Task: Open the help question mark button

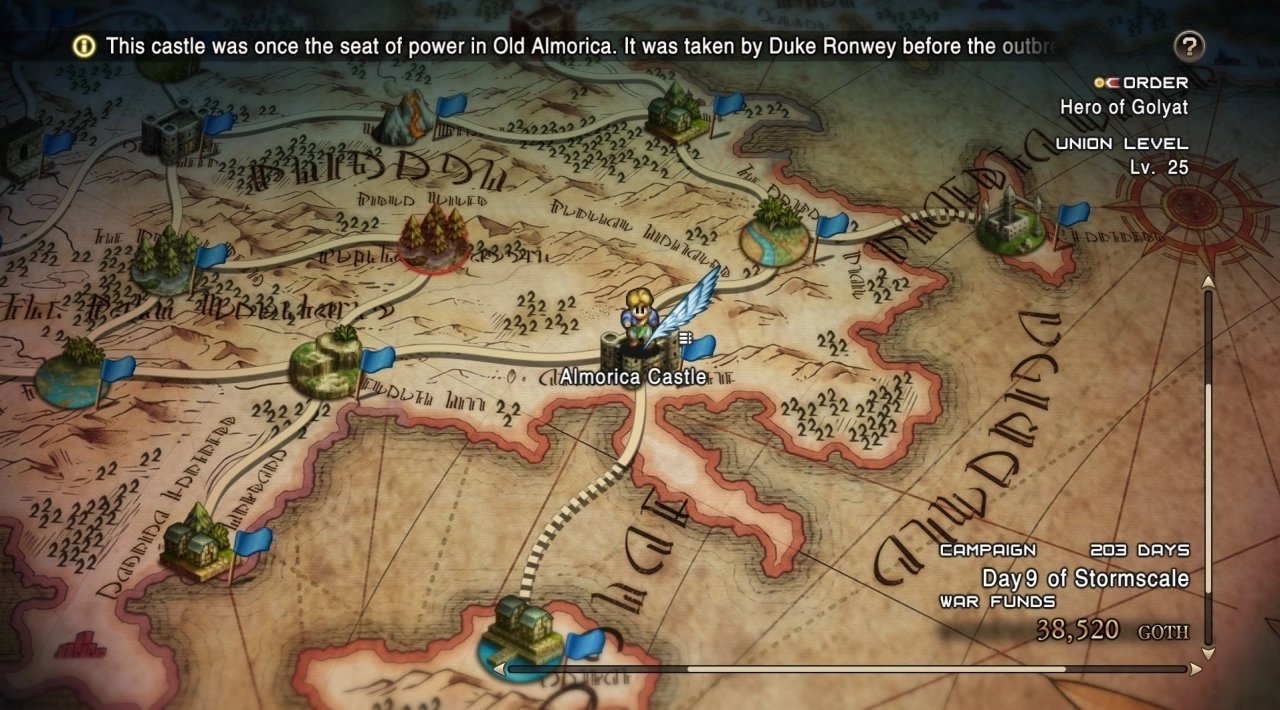Action: (x=1189, y=46)
